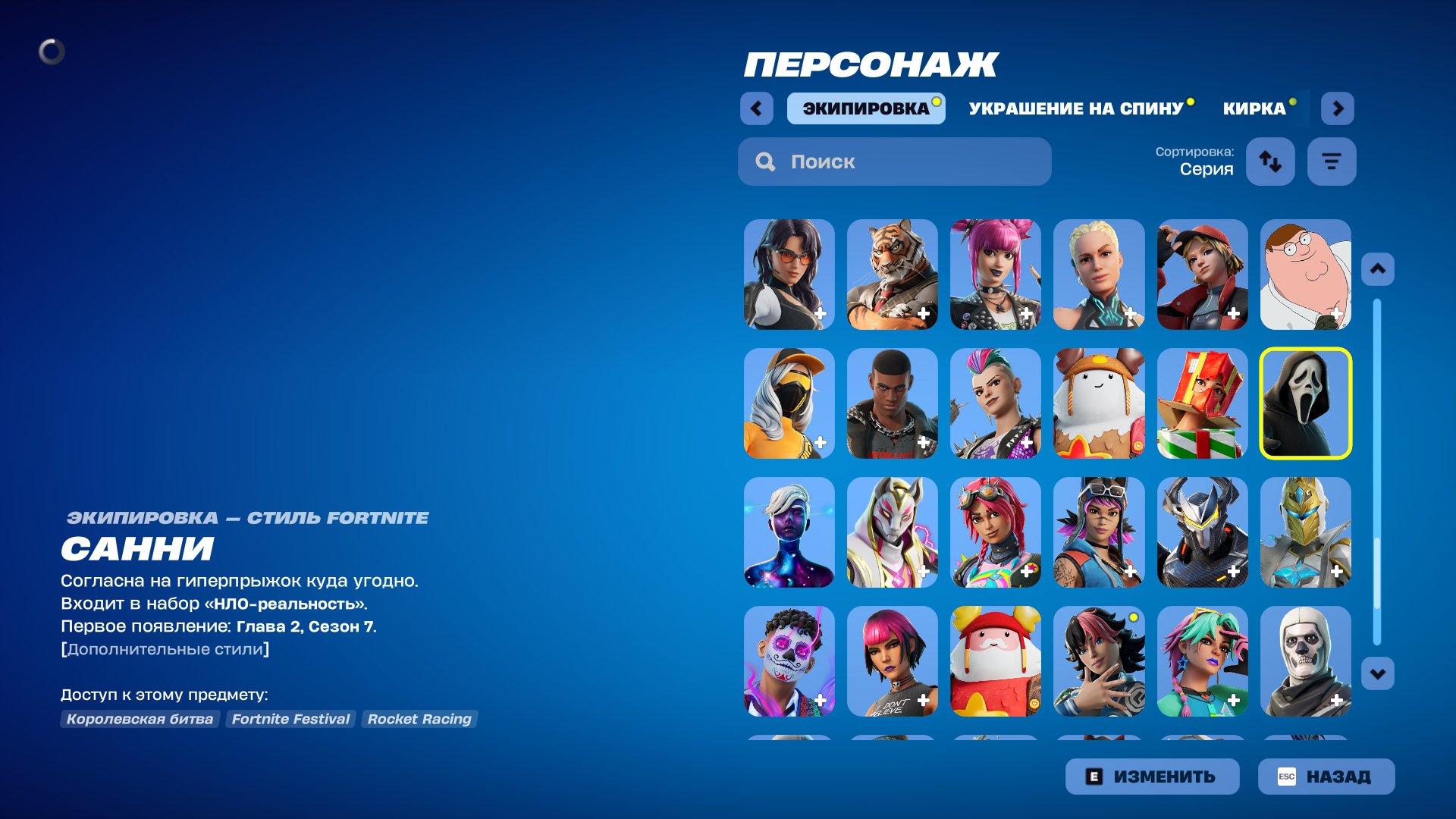Click the loading spinner in top-left corner
This screenshot has width=1456, height=819.
coord(52,52)
